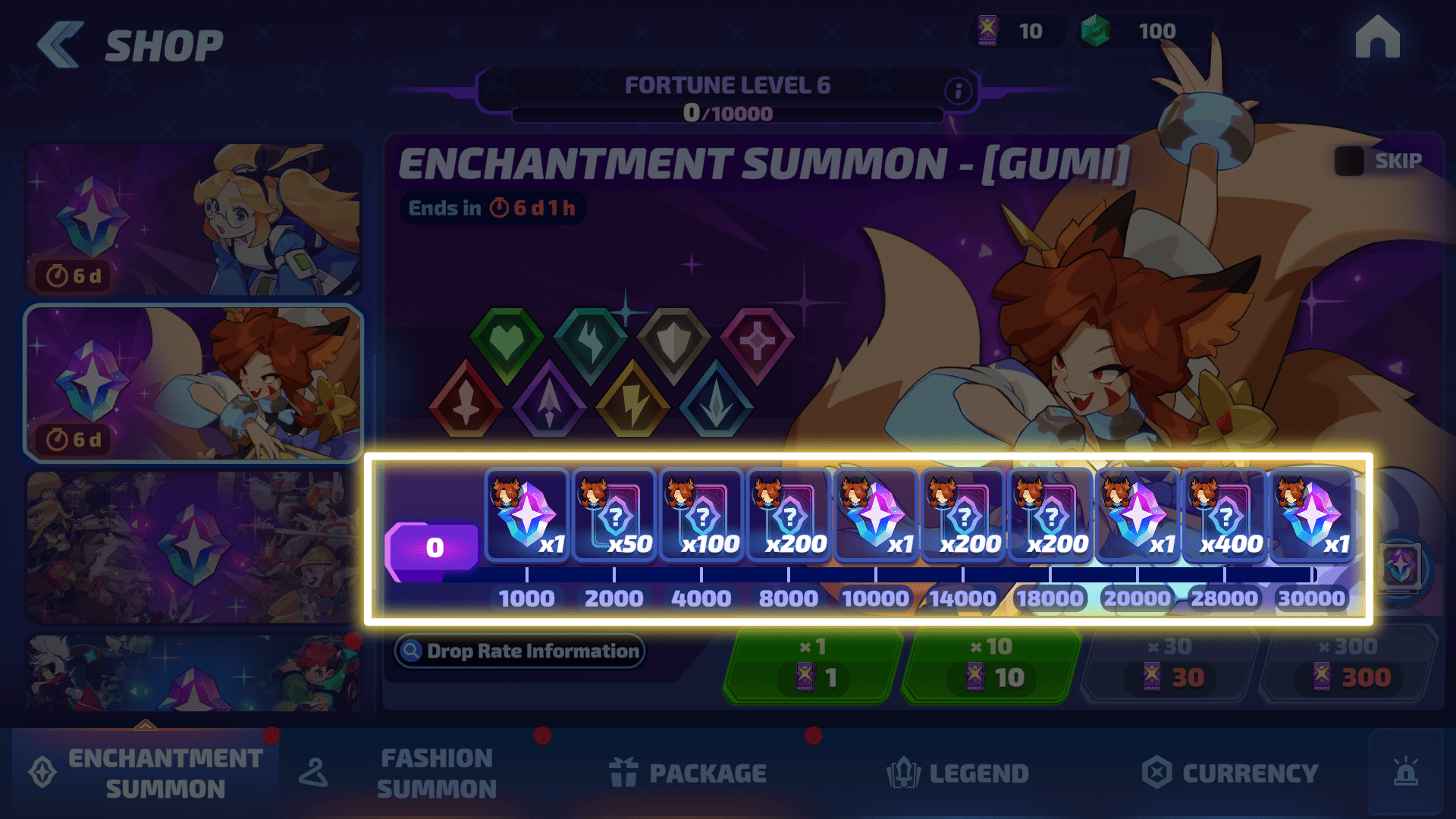Choose the x300 summon option
Image resolution: width=1456 pixels, height=819 pixels.
pos(1348,666)
